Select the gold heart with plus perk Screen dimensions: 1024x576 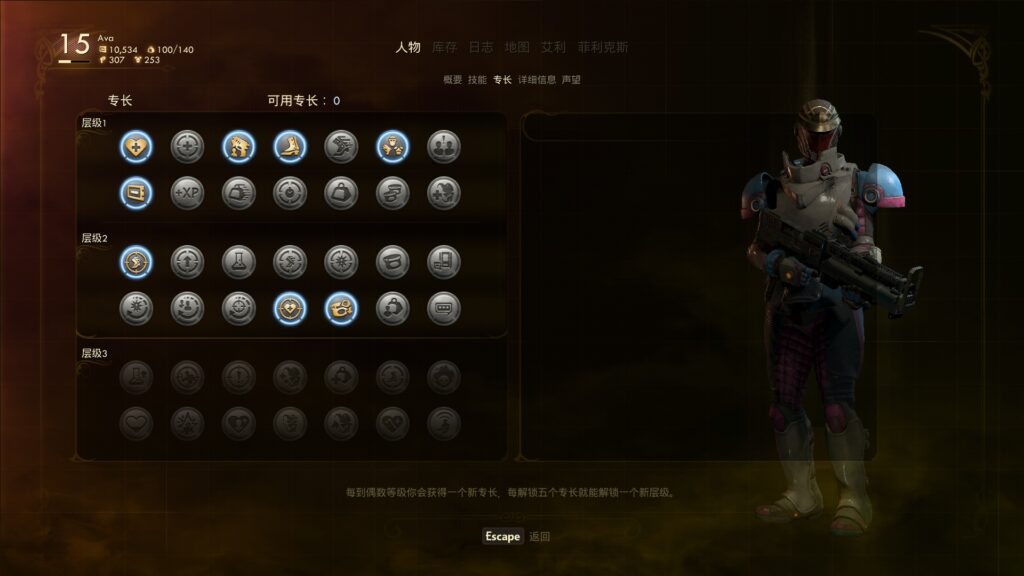(x=136, y=147)
